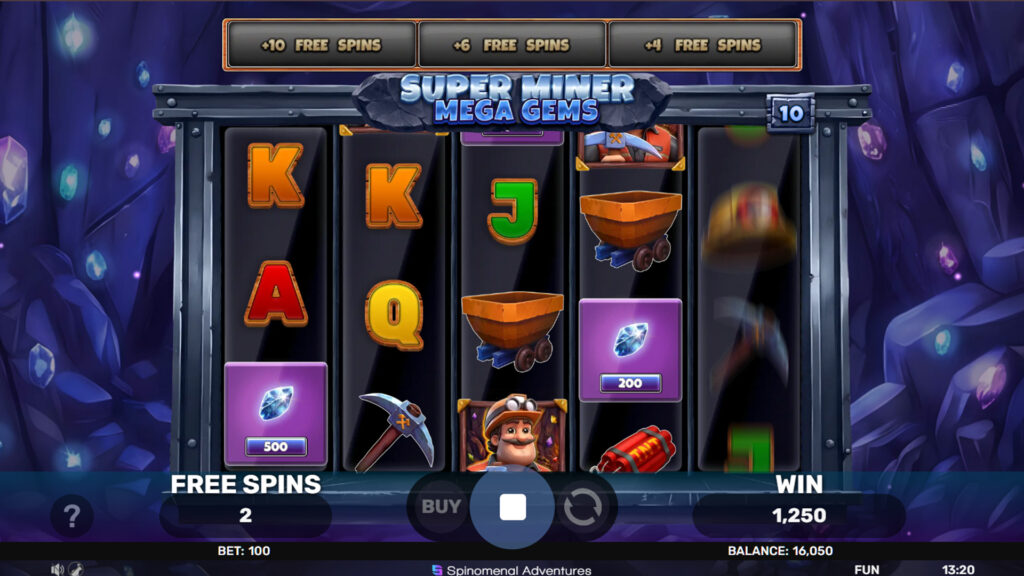This screenshot has width=1024, height=576.
Task: Open the BUY feature menu
Action: coord(440,506)
